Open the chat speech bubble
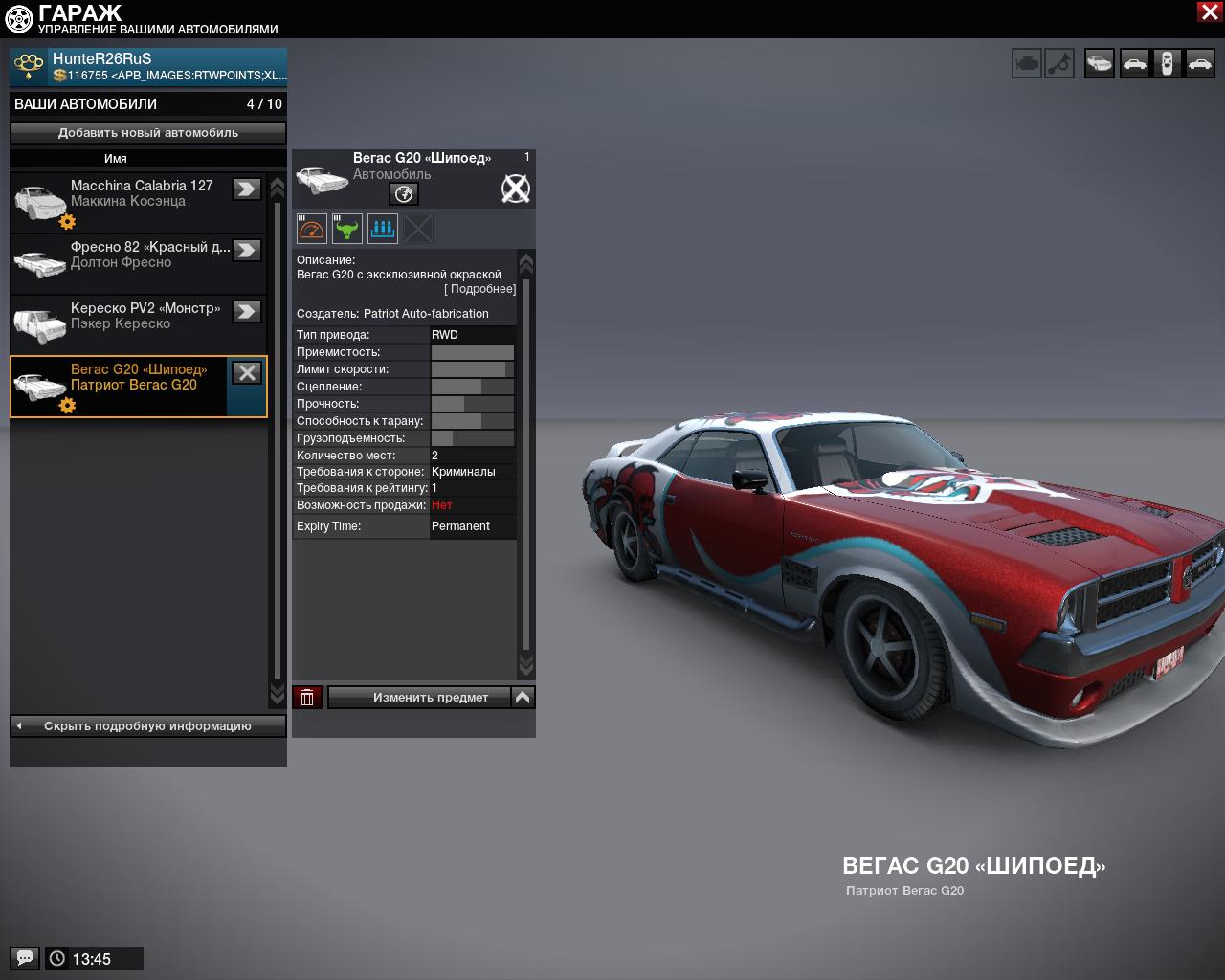 click(x=25, y=958)
